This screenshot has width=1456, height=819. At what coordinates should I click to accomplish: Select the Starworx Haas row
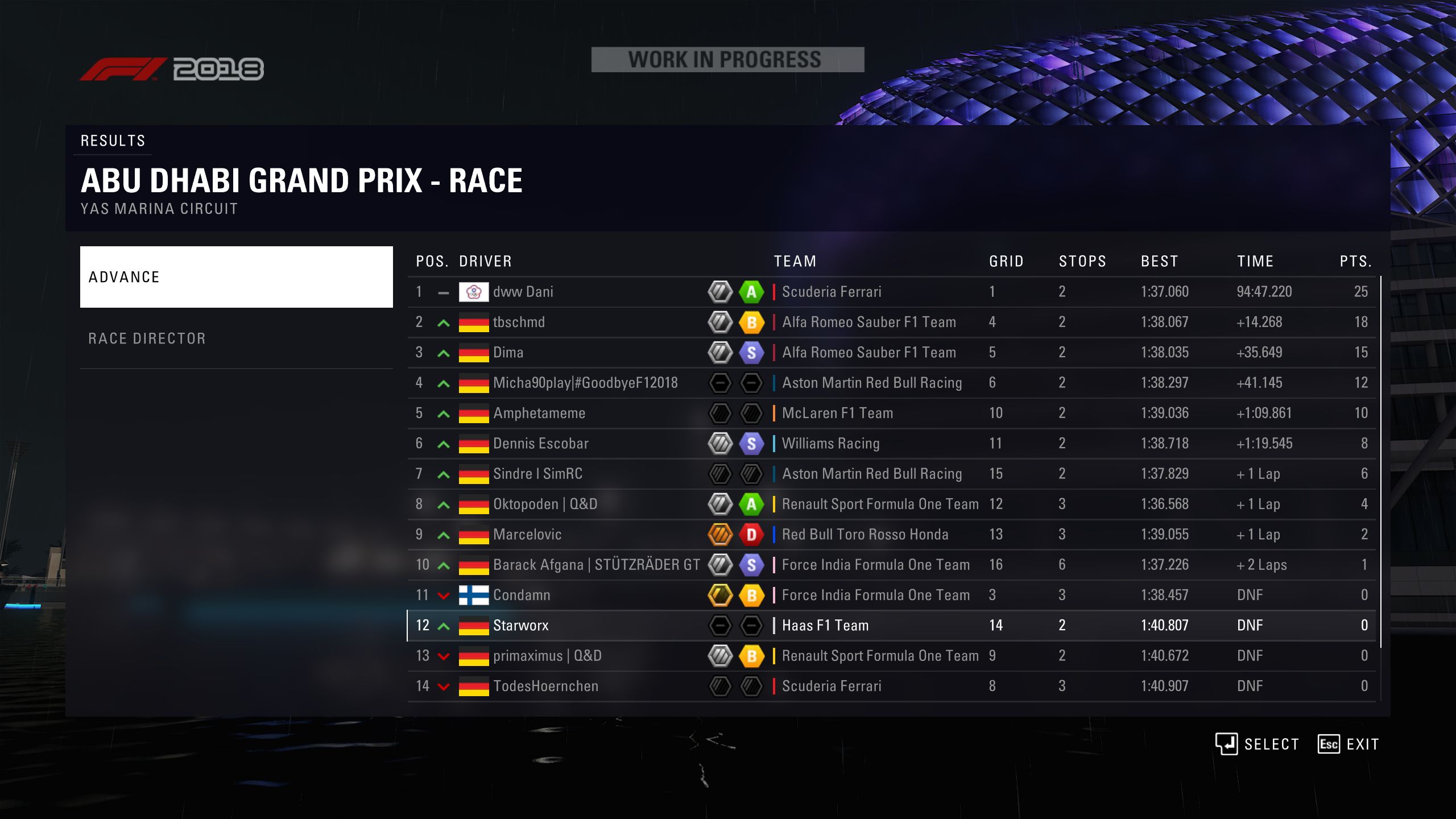(891, 626)
